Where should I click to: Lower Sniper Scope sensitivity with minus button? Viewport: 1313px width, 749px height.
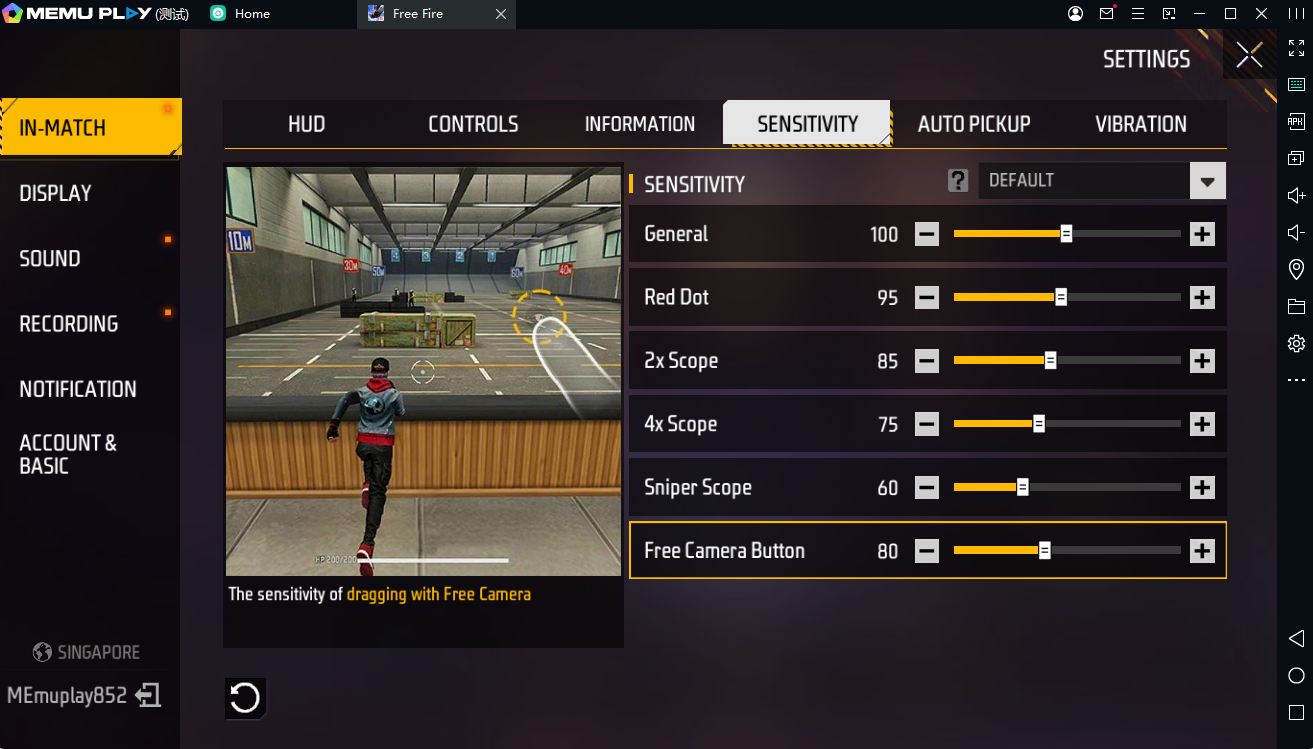click(927, 488)
